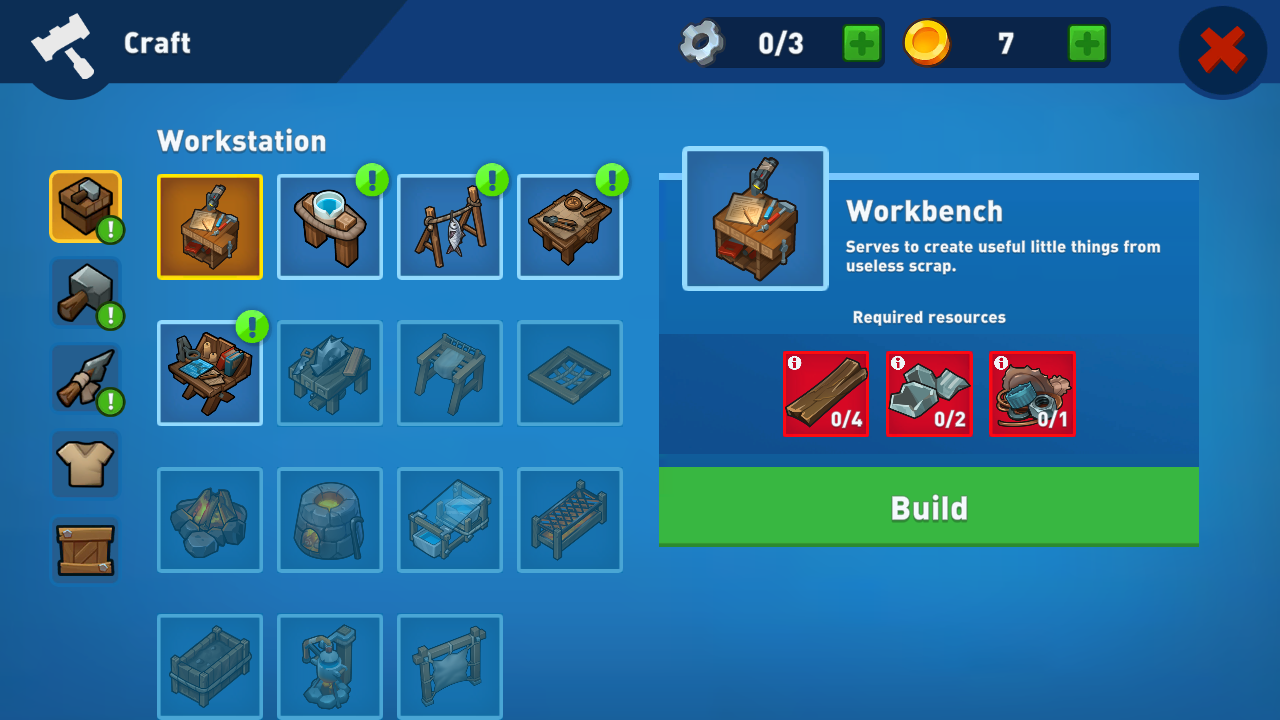
Task: Add more gears with the plus button
Action: (x=861, y=43)
